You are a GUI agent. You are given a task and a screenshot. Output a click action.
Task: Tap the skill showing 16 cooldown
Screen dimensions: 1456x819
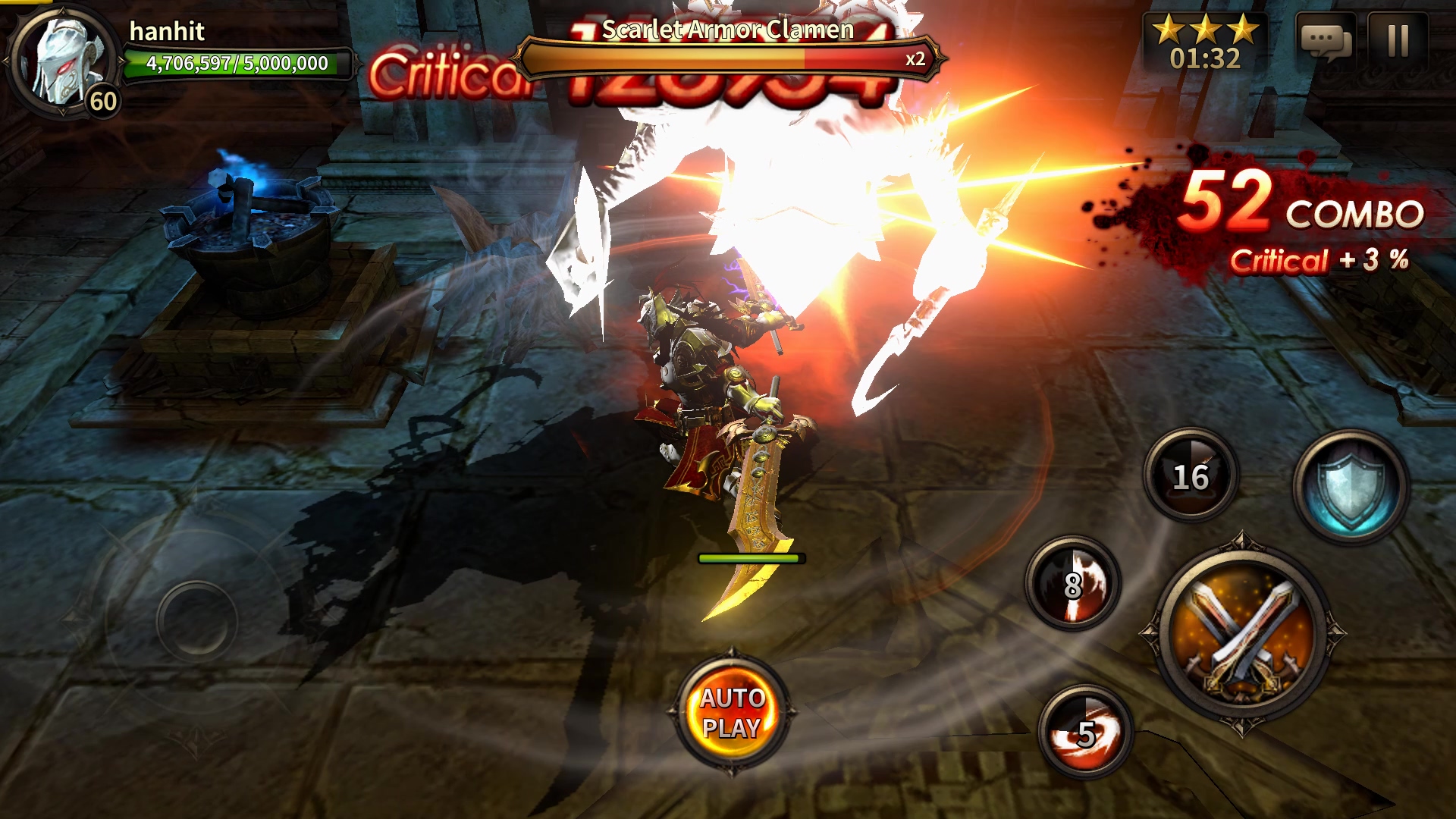click(x=1191, y=475)
